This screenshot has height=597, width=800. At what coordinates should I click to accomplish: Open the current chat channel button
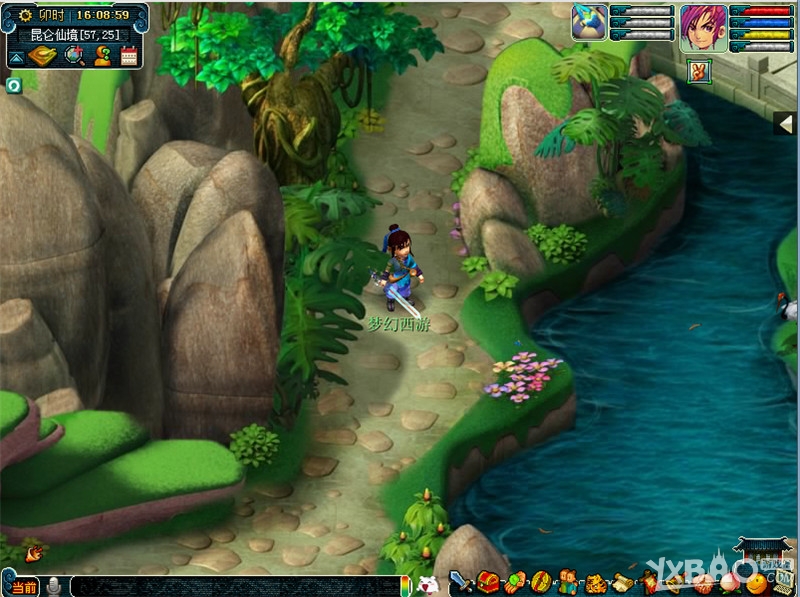(x=22, y=586)
